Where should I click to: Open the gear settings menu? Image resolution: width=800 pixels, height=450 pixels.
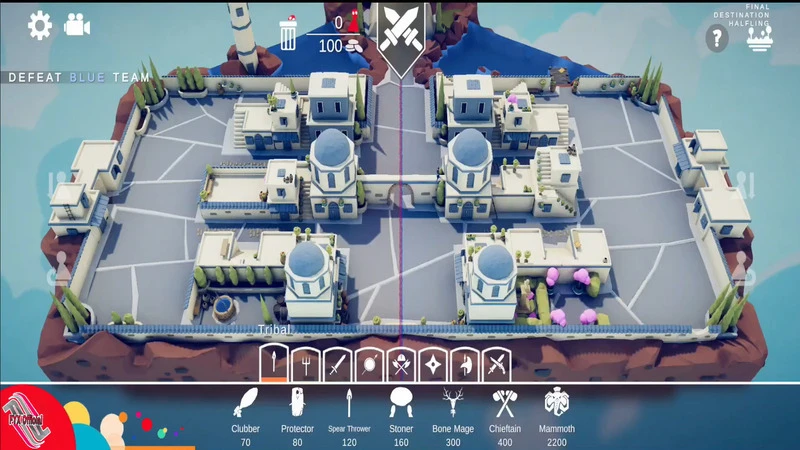pyautogui.click(x=39, y=25)
